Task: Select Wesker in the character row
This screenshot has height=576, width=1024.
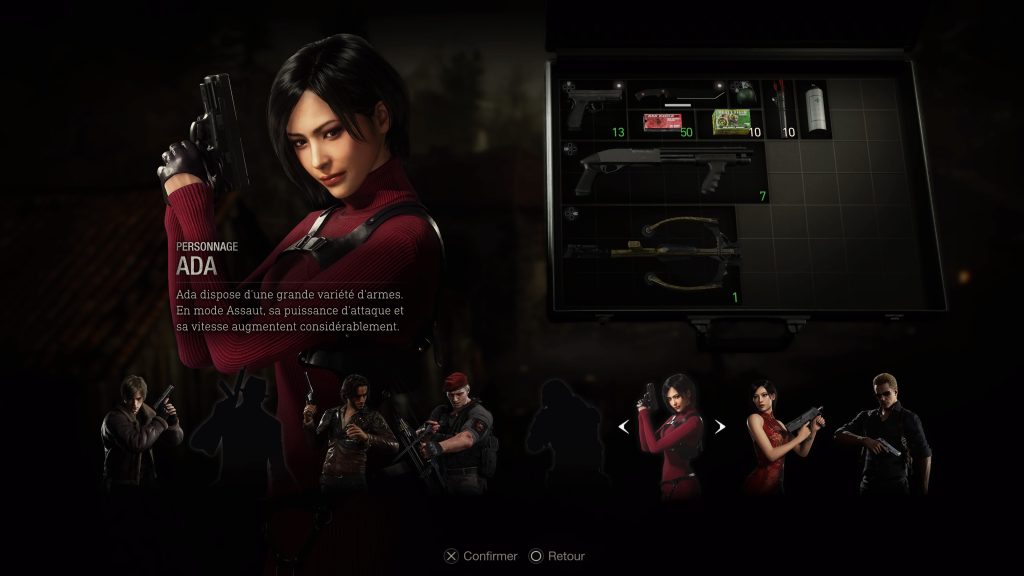Action: pos(883,432)
